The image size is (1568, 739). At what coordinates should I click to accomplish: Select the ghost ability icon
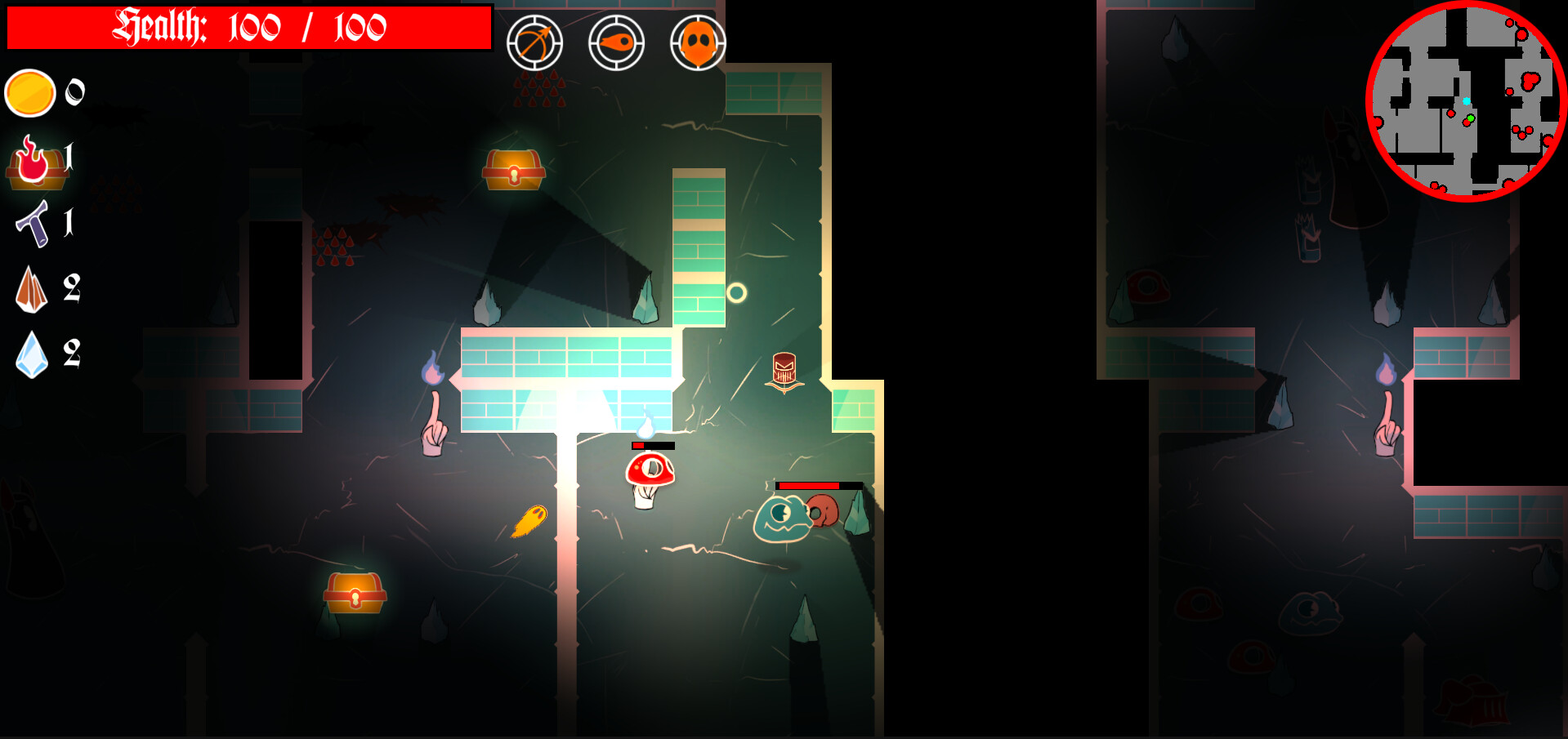click(696, 44)
